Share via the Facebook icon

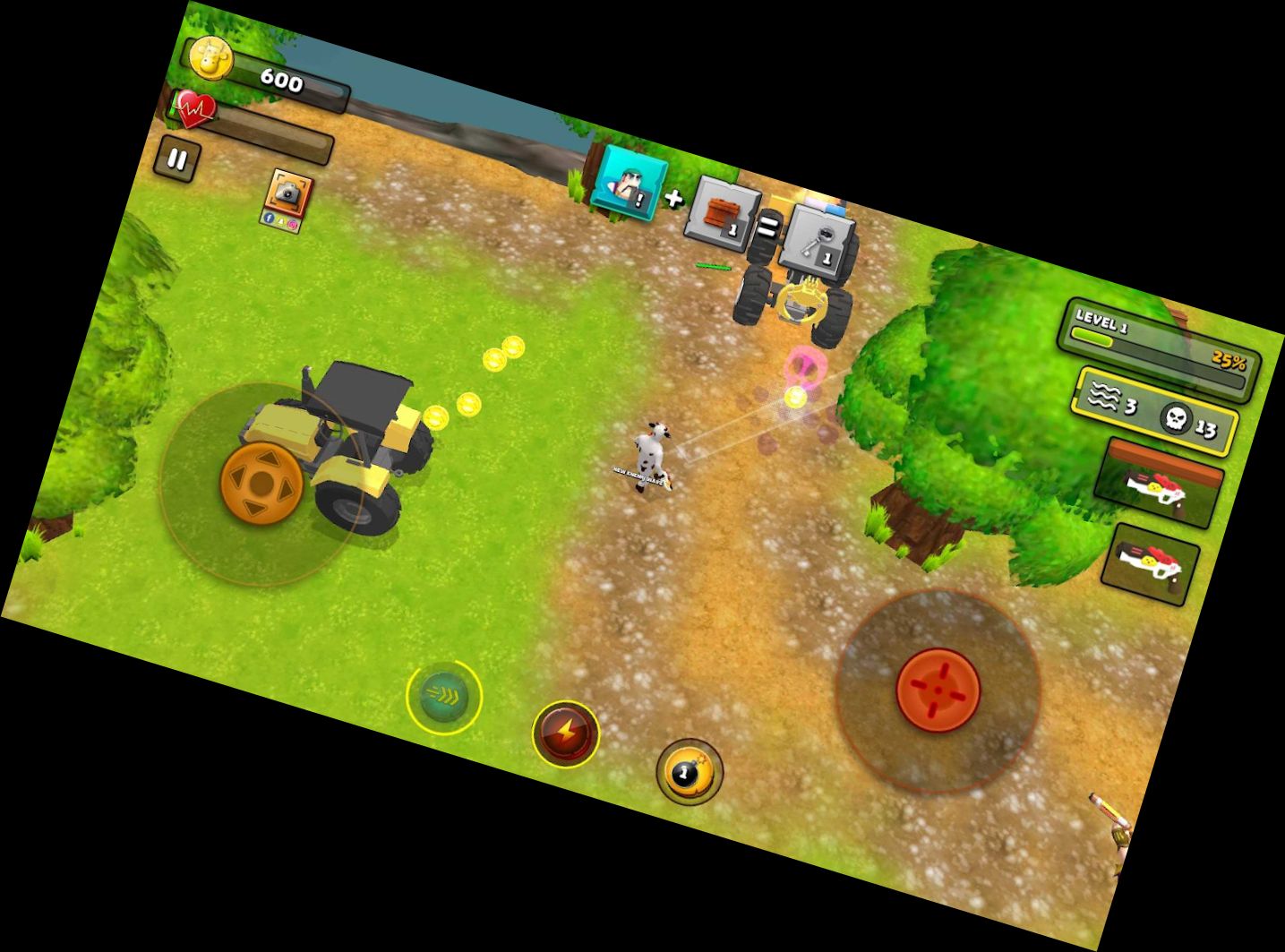click(x=268, y=218)
